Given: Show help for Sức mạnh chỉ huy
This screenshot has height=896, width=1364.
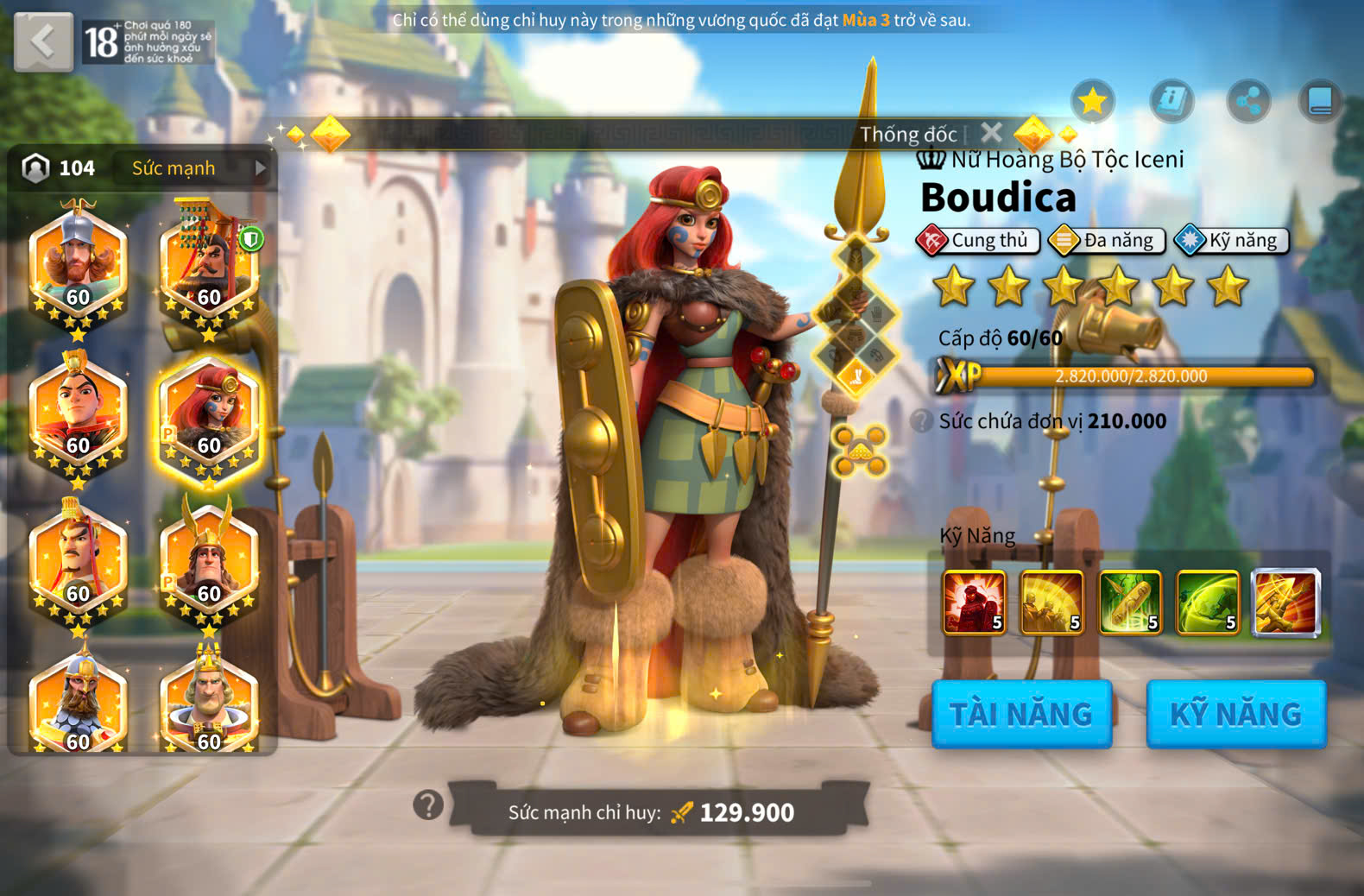Looking at the screenshot, I should pos(428,805).
